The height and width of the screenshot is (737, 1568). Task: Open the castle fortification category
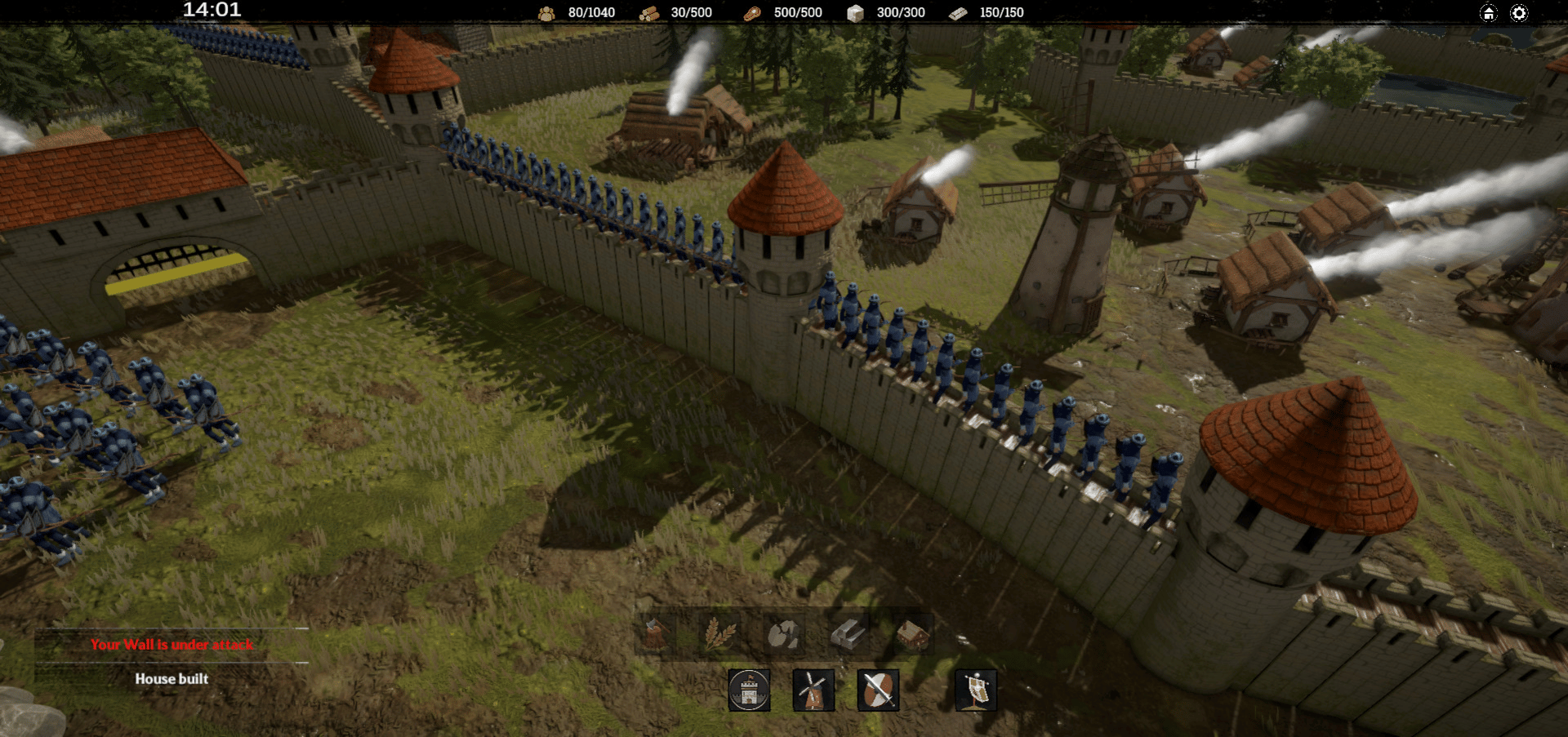click(x=749, y=690)
